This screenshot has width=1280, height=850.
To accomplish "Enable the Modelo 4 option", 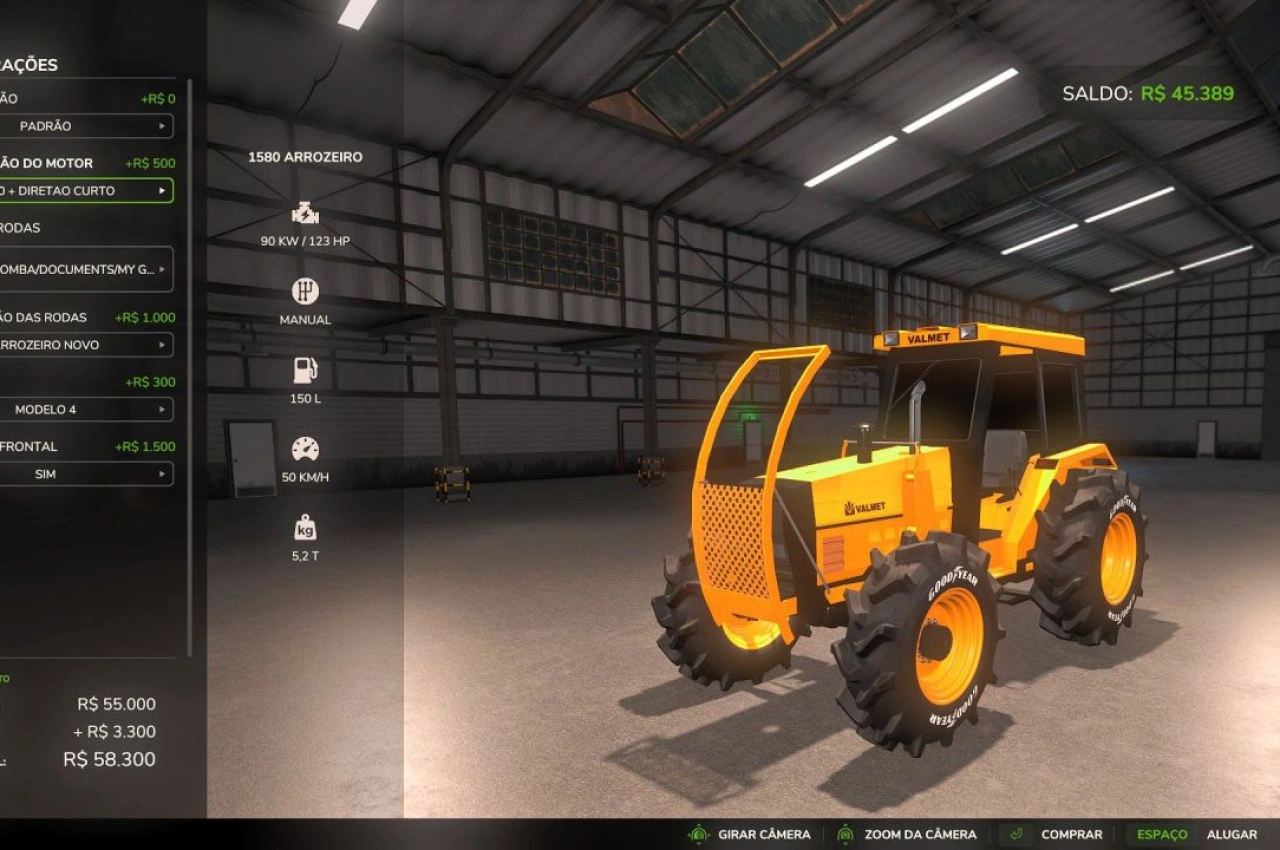I will point(85,409).
